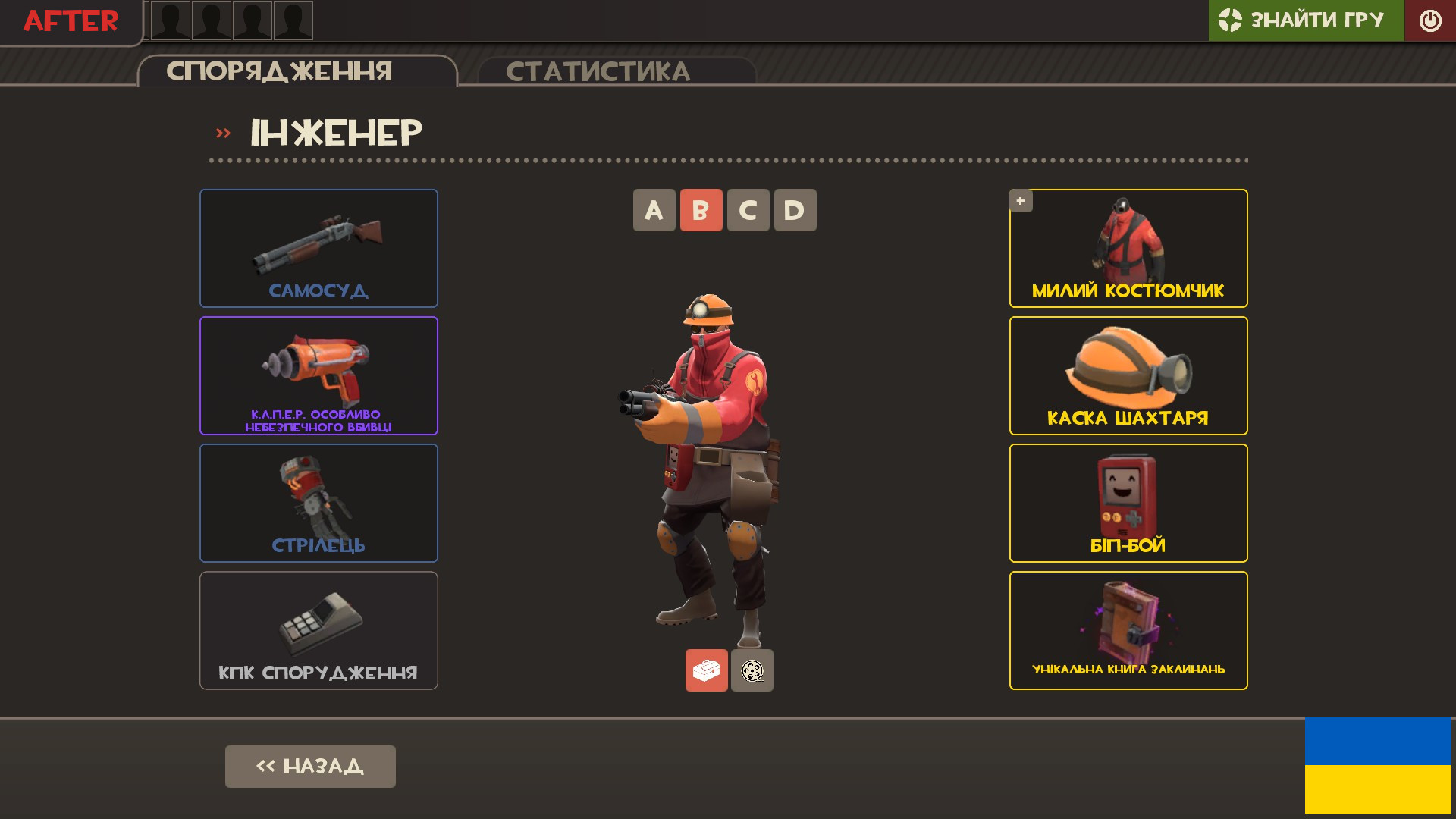Toggle the toolbox equipment view below the character
Screen dimensions: 1456x819
tap(706, 670)
